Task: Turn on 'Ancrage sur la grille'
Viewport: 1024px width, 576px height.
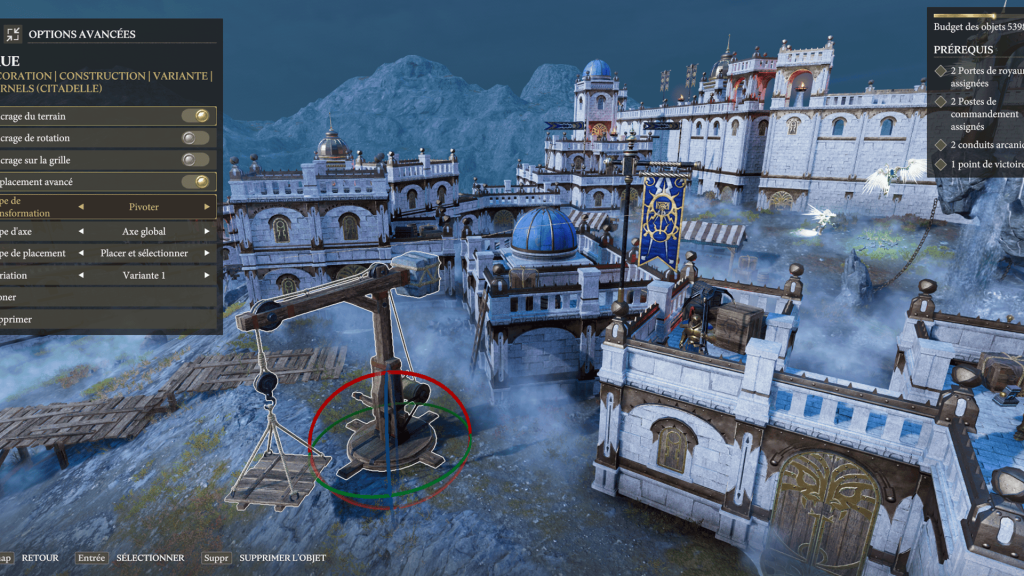Action: coord(196,160)
